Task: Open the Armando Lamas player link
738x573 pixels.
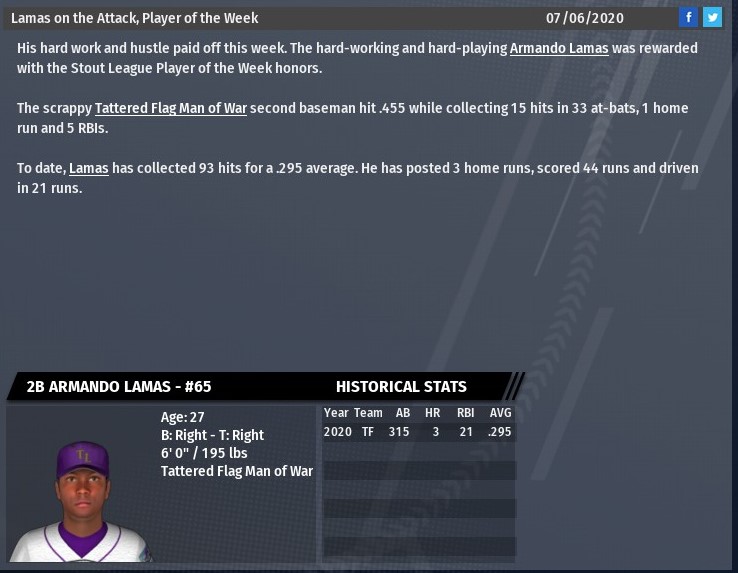Action: [x=558, y=48]
